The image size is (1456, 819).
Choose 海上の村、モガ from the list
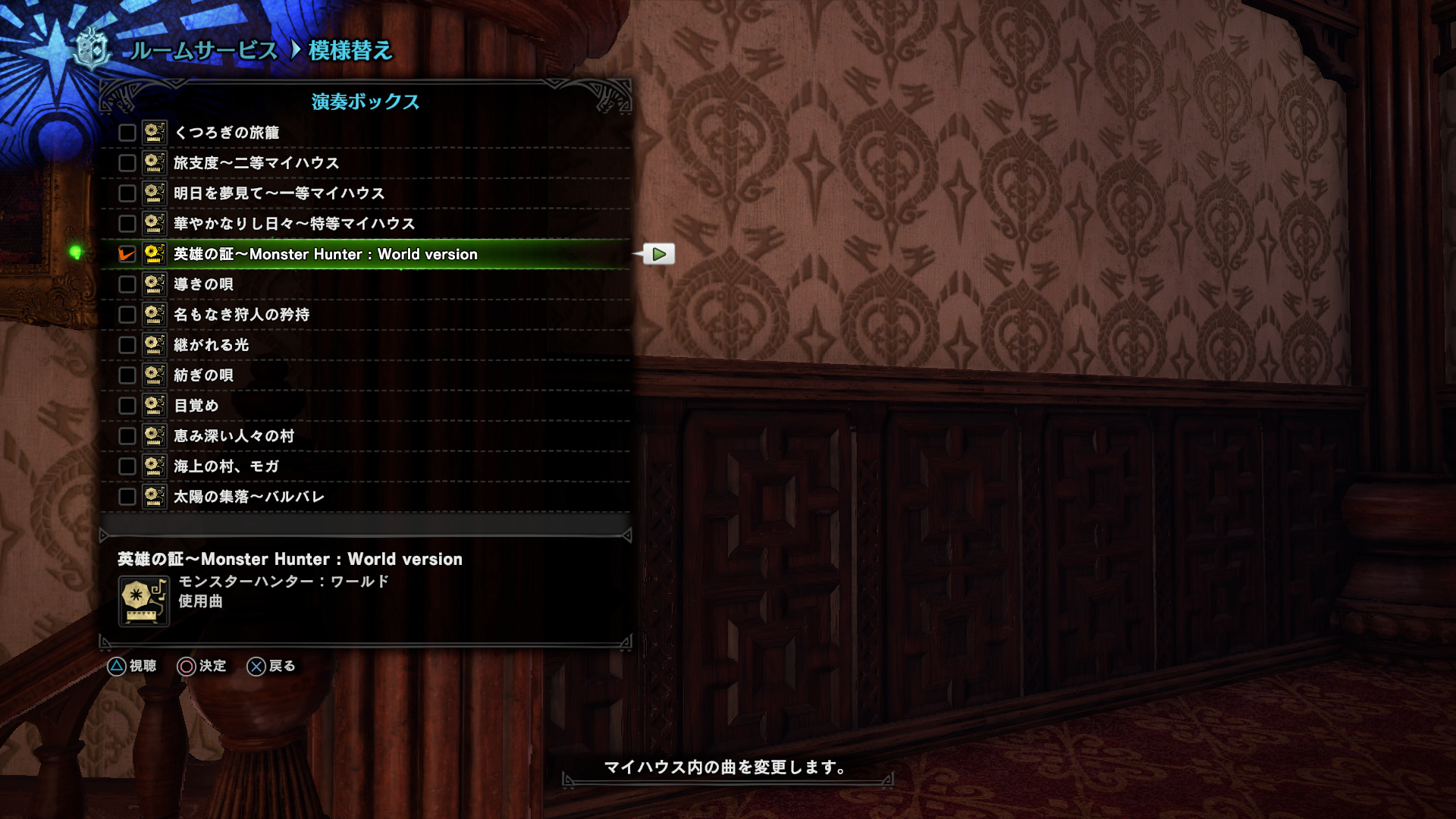[226, 466]
